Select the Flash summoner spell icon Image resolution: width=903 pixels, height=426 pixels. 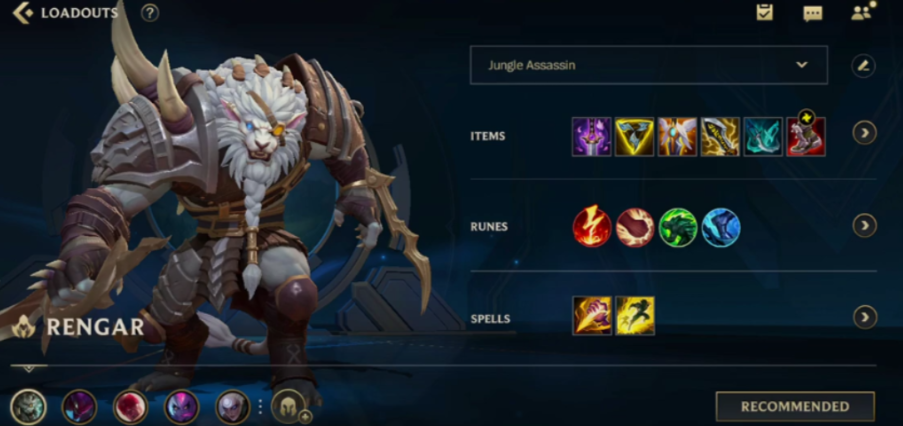[x=634, y=316]
